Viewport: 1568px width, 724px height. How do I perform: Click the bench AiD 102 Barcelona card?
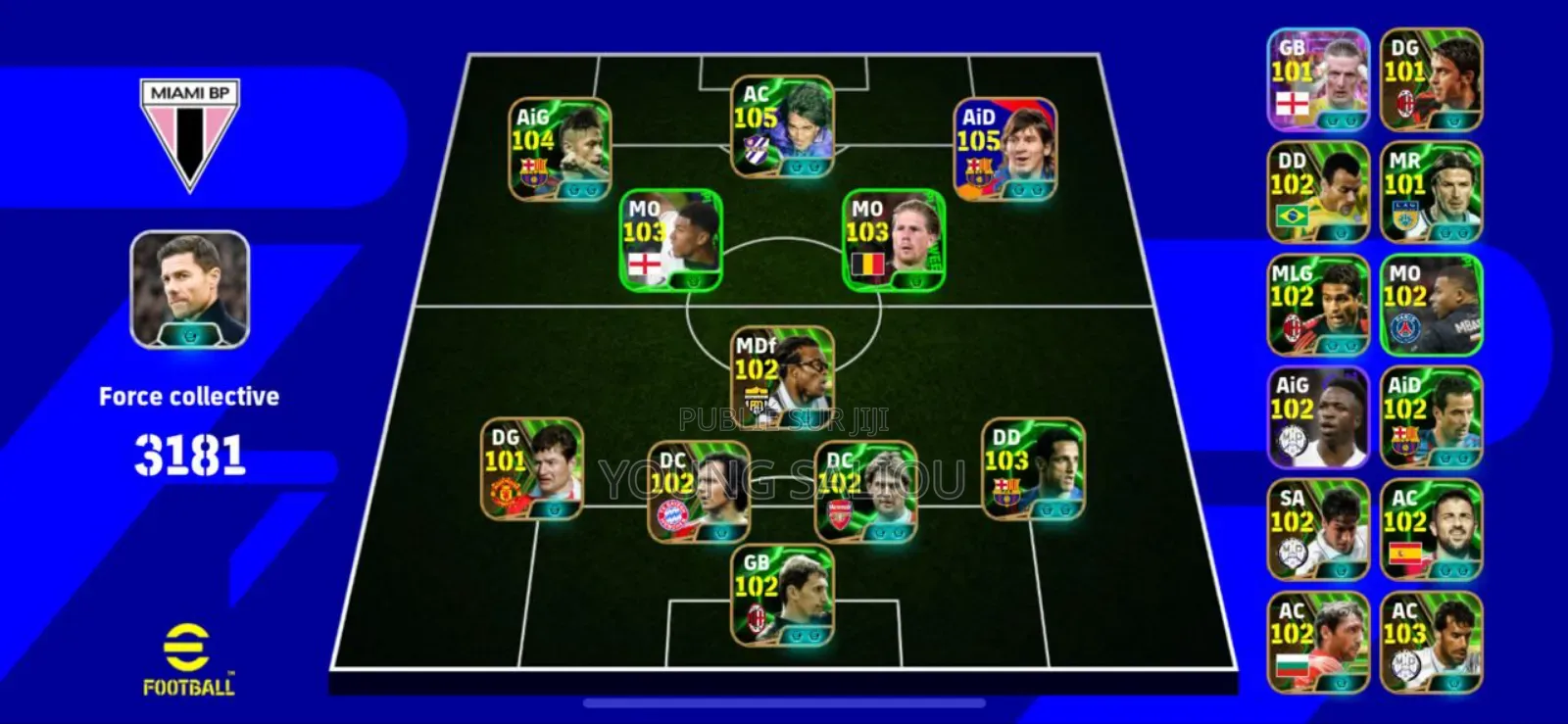[x=1431, y=416]
